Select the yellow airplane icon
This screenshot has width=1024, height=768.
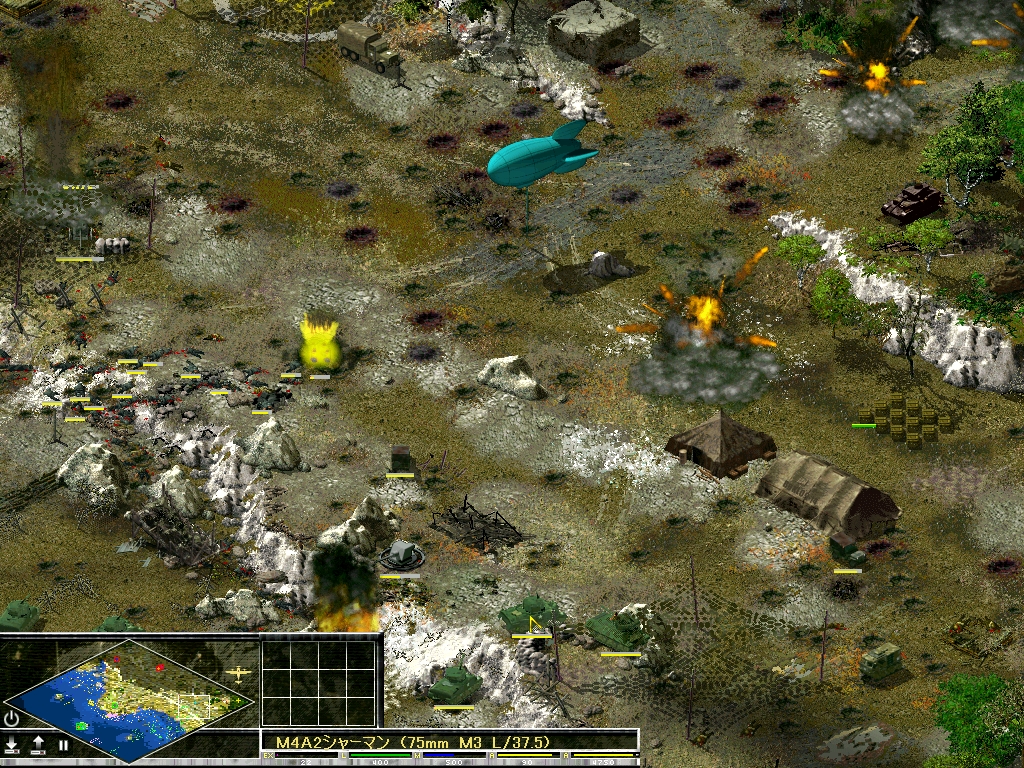239,674
